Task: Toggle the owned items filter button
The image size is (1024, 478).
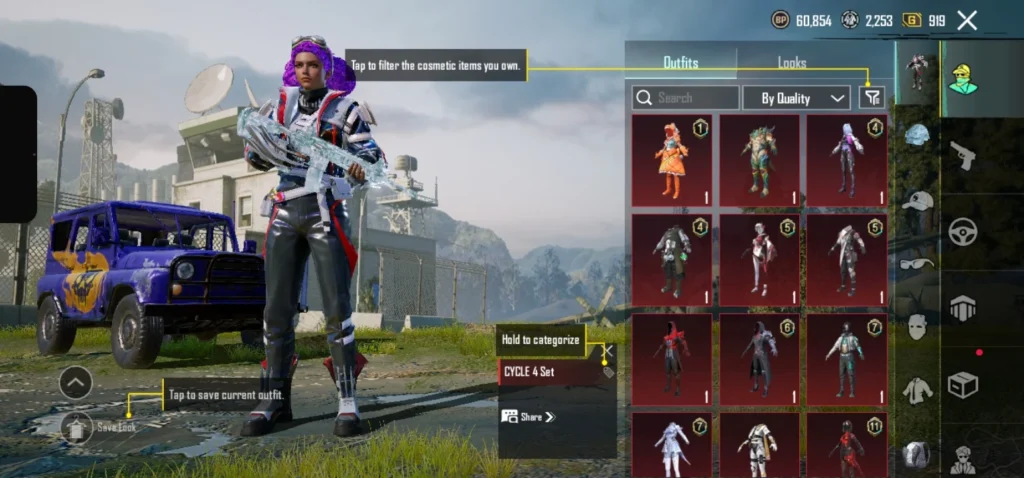Action: (872, 97)
